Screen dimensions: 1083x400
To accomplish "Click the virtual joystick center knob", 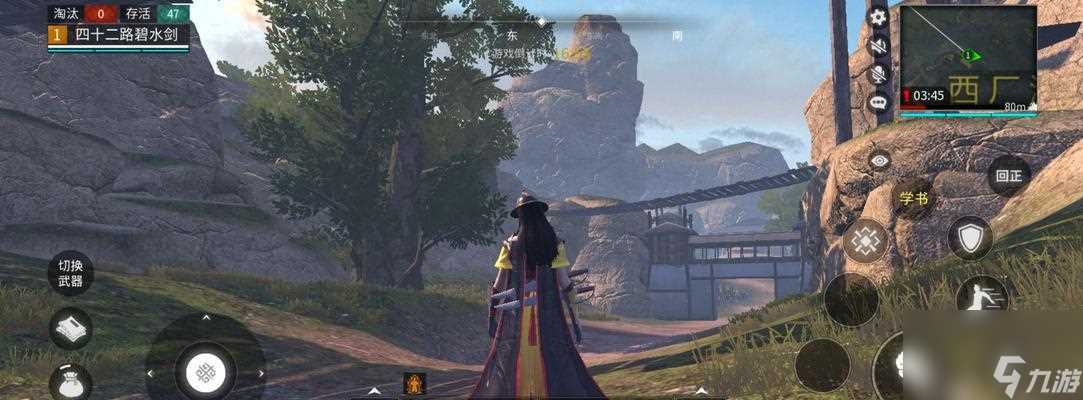I will click(205, 372).
